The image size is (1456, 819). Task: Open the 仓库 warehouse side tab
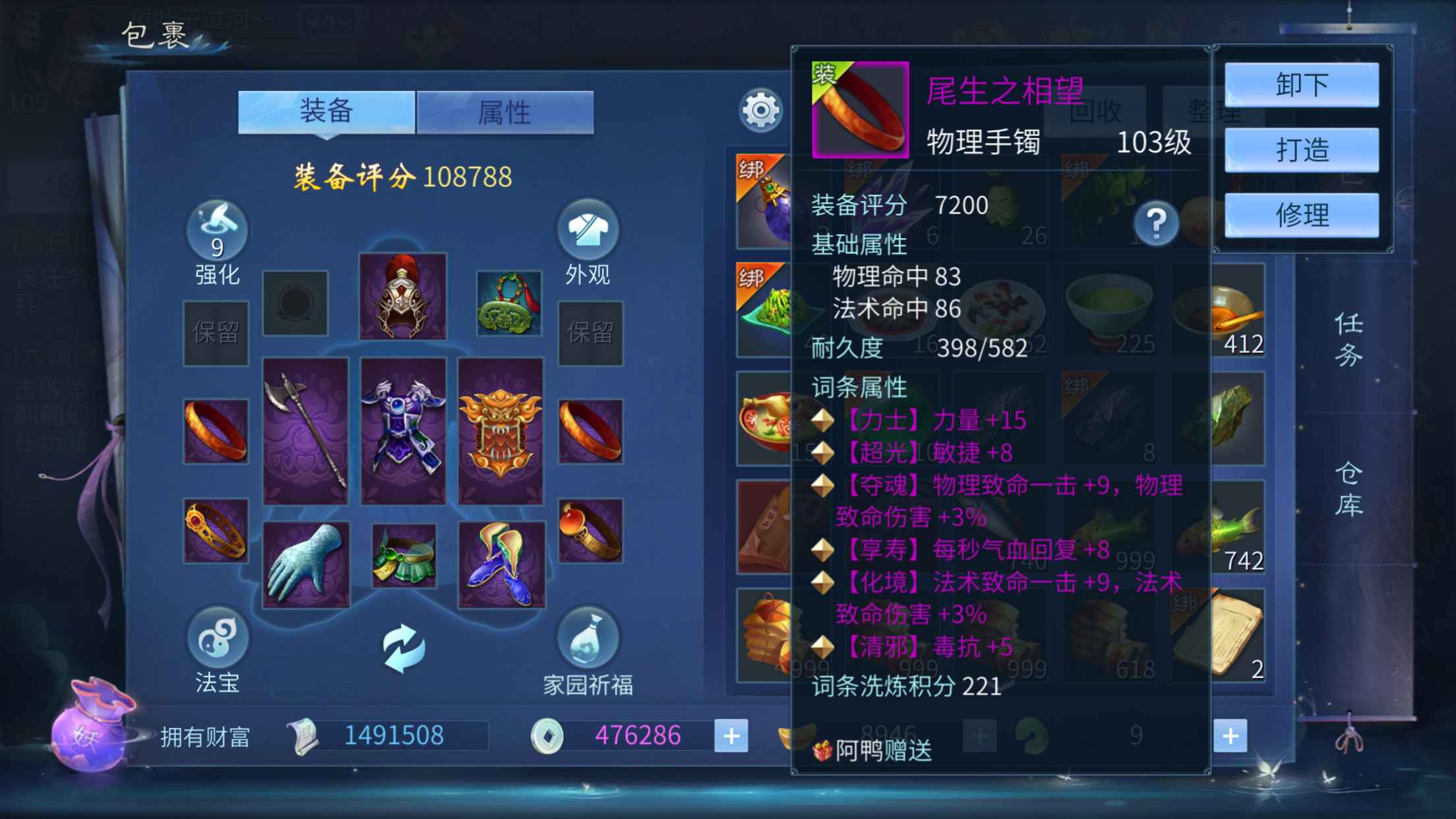[x=1349, y=489]
